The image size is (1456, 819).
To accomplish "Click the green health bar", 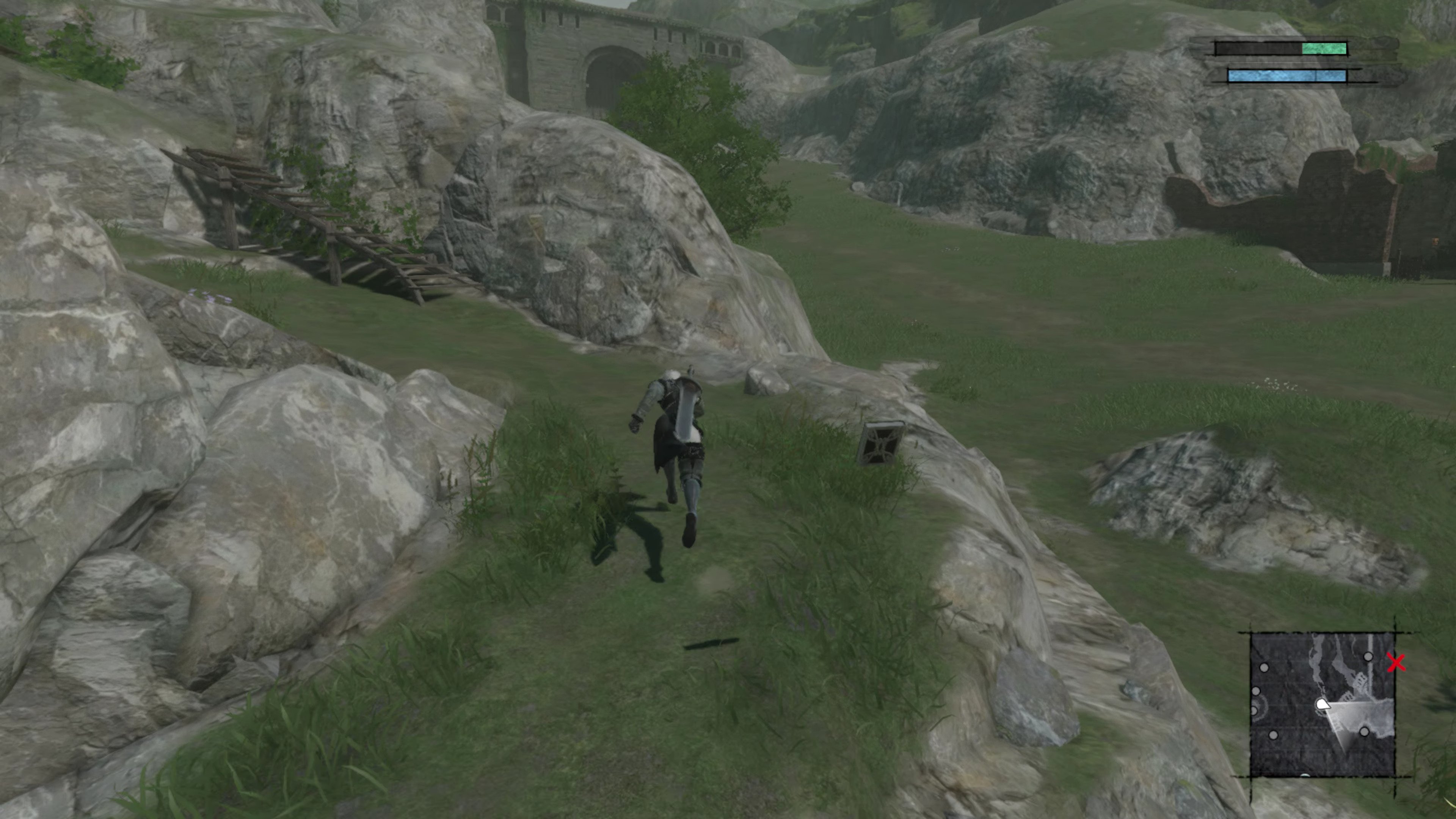I will click(1325, 49).
